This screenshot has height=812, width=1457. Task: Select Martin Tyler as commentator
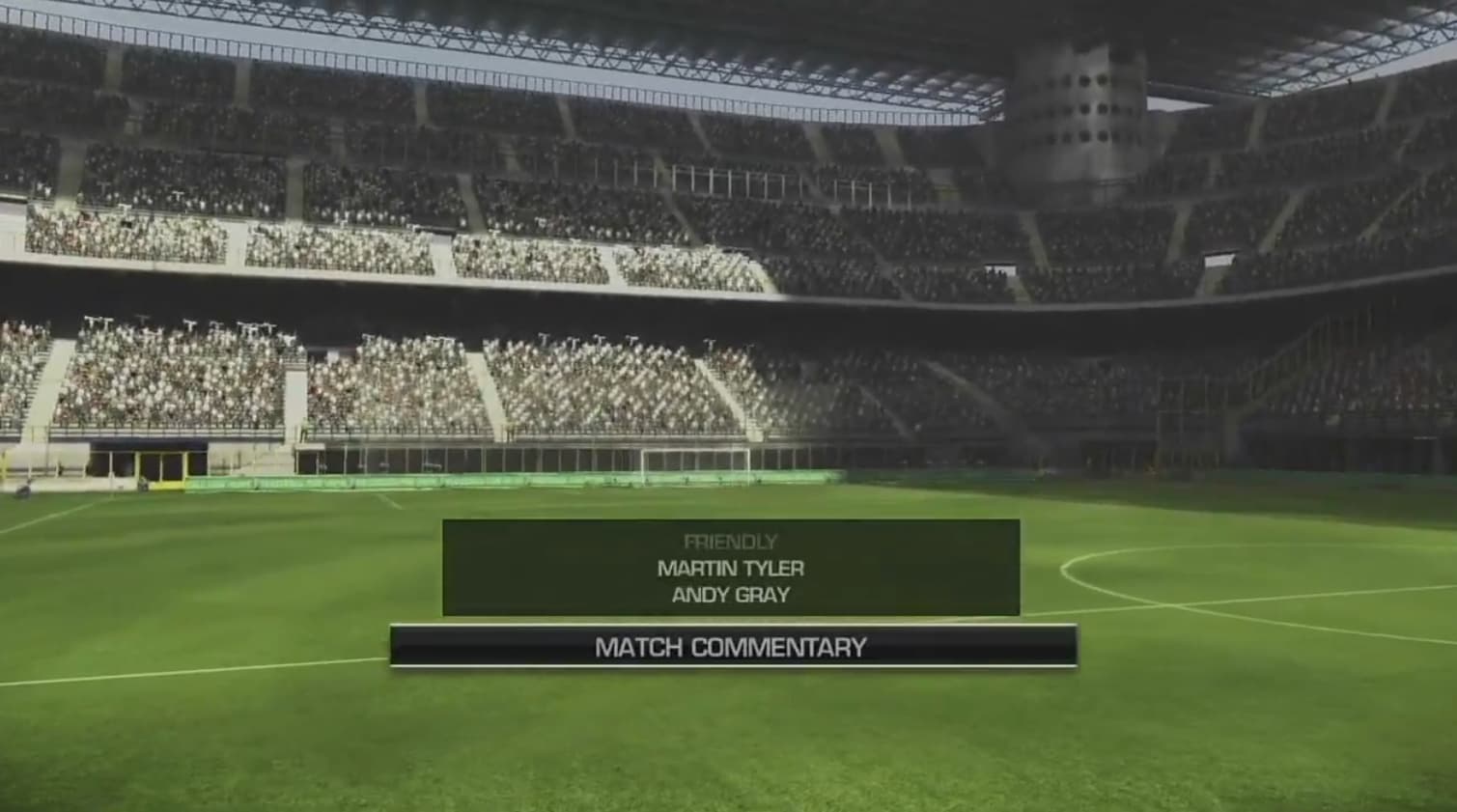[730, 569]
